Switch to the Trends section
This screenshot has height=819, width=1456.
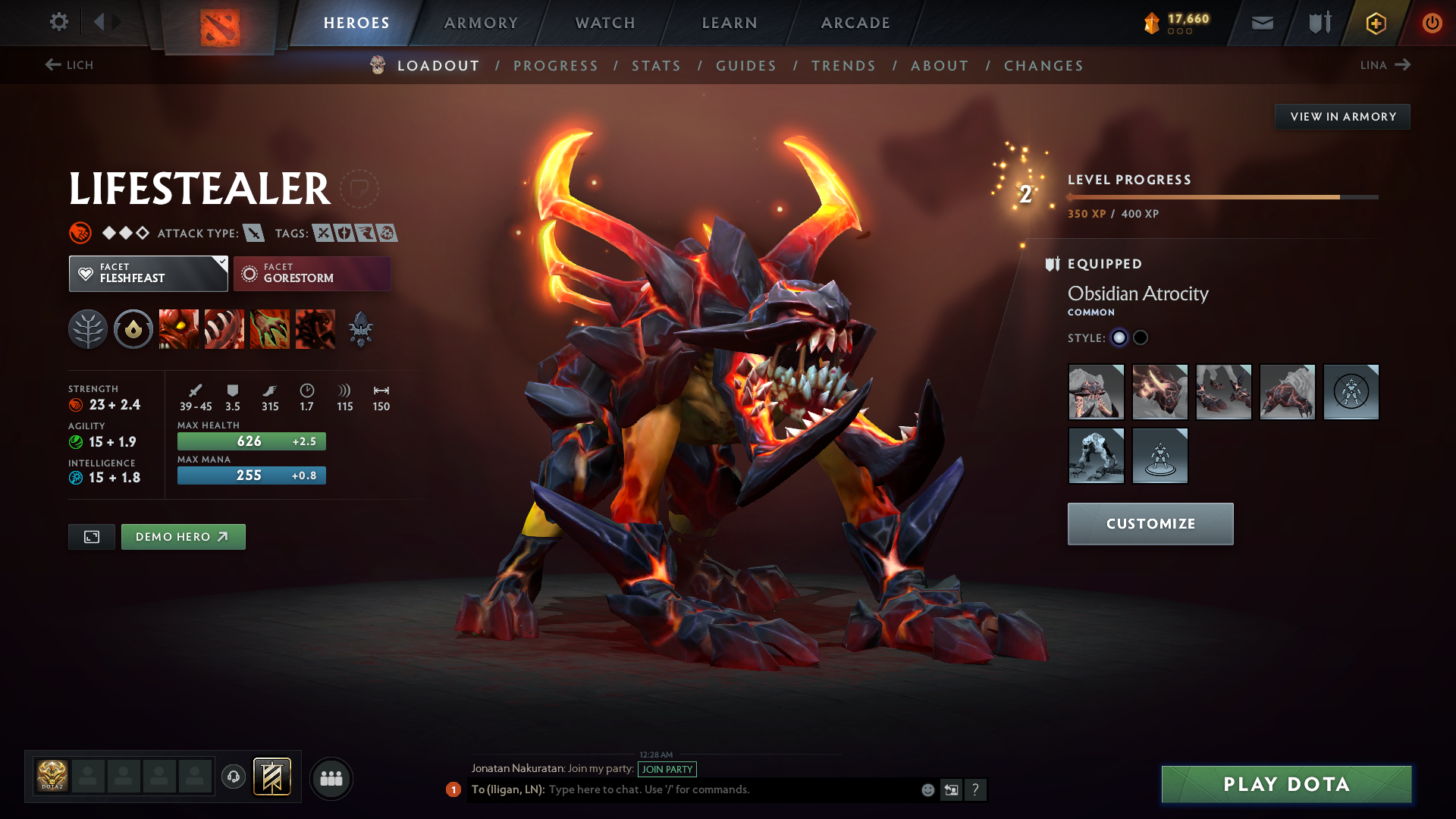click(843, 66)
